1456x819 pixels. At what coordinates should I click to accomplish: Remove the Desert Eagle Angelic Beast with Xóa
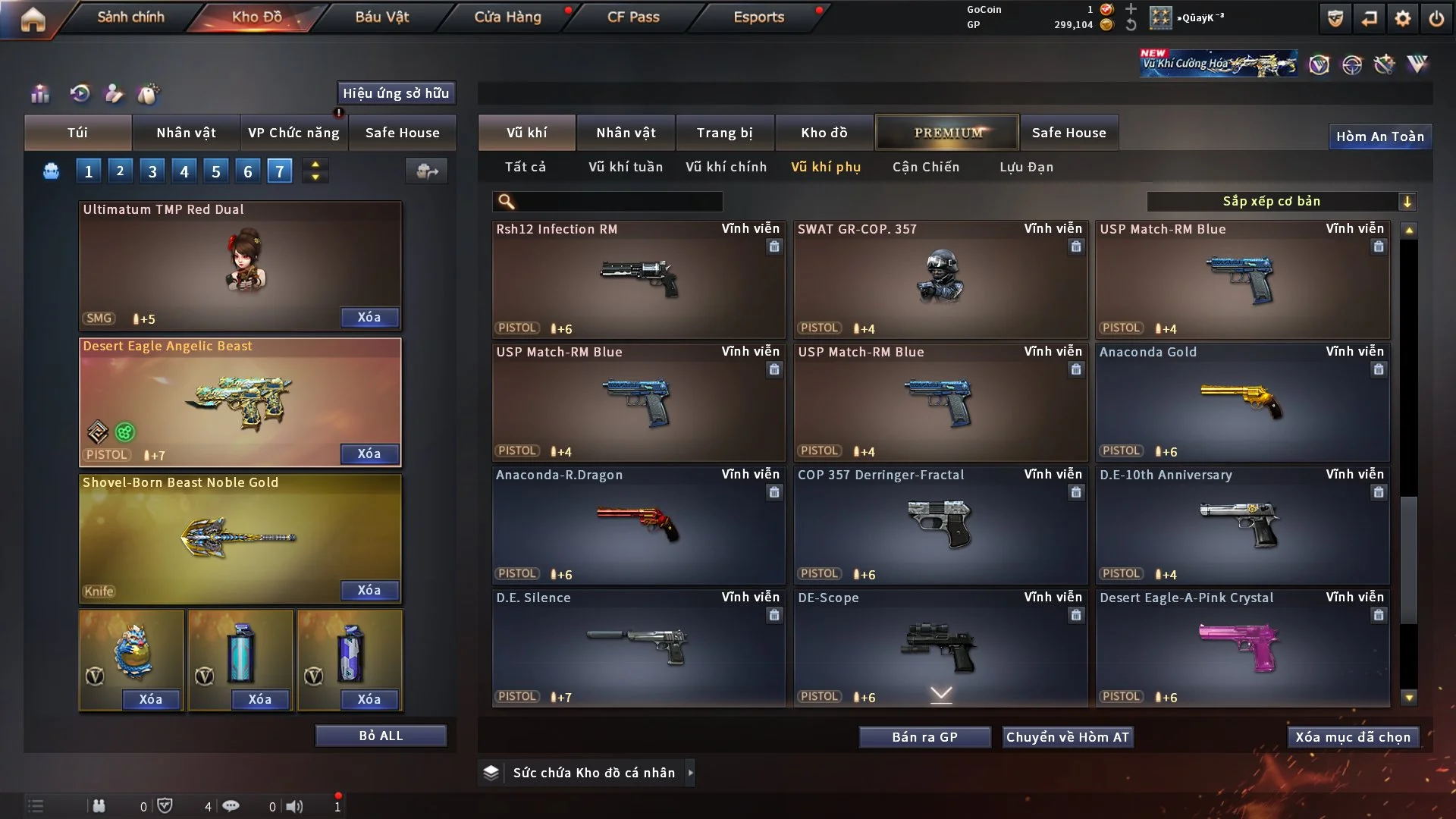(x=369, y=453)
